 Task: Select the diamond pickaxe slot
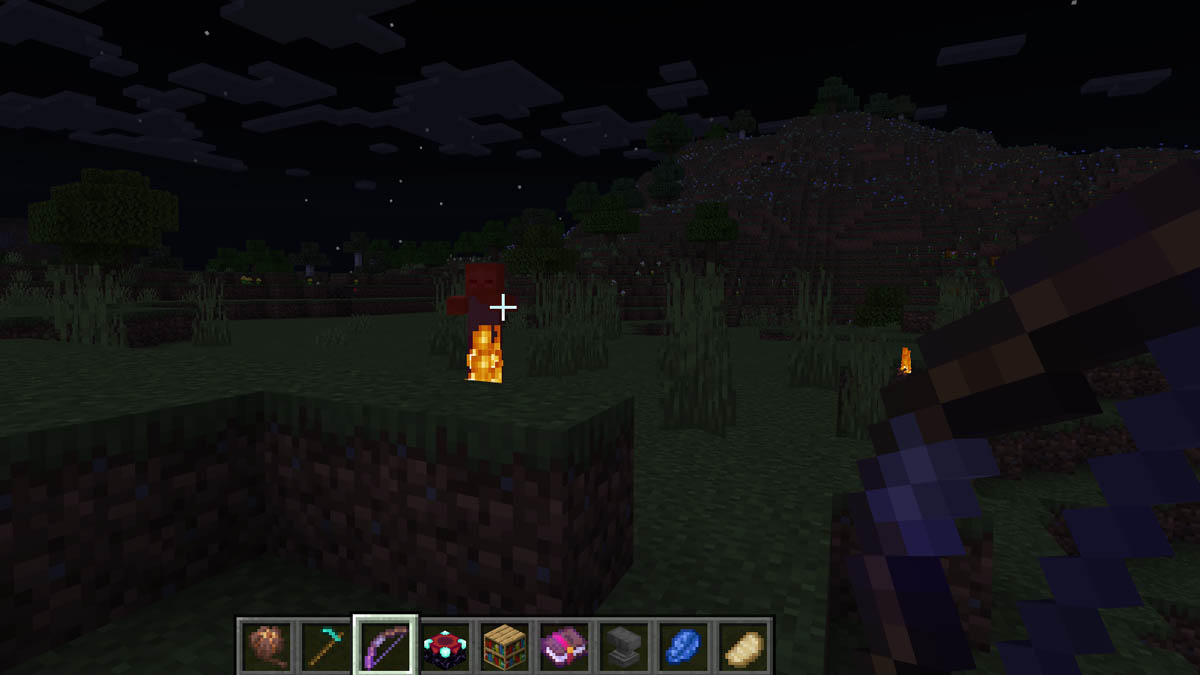[x=325, y=645]
